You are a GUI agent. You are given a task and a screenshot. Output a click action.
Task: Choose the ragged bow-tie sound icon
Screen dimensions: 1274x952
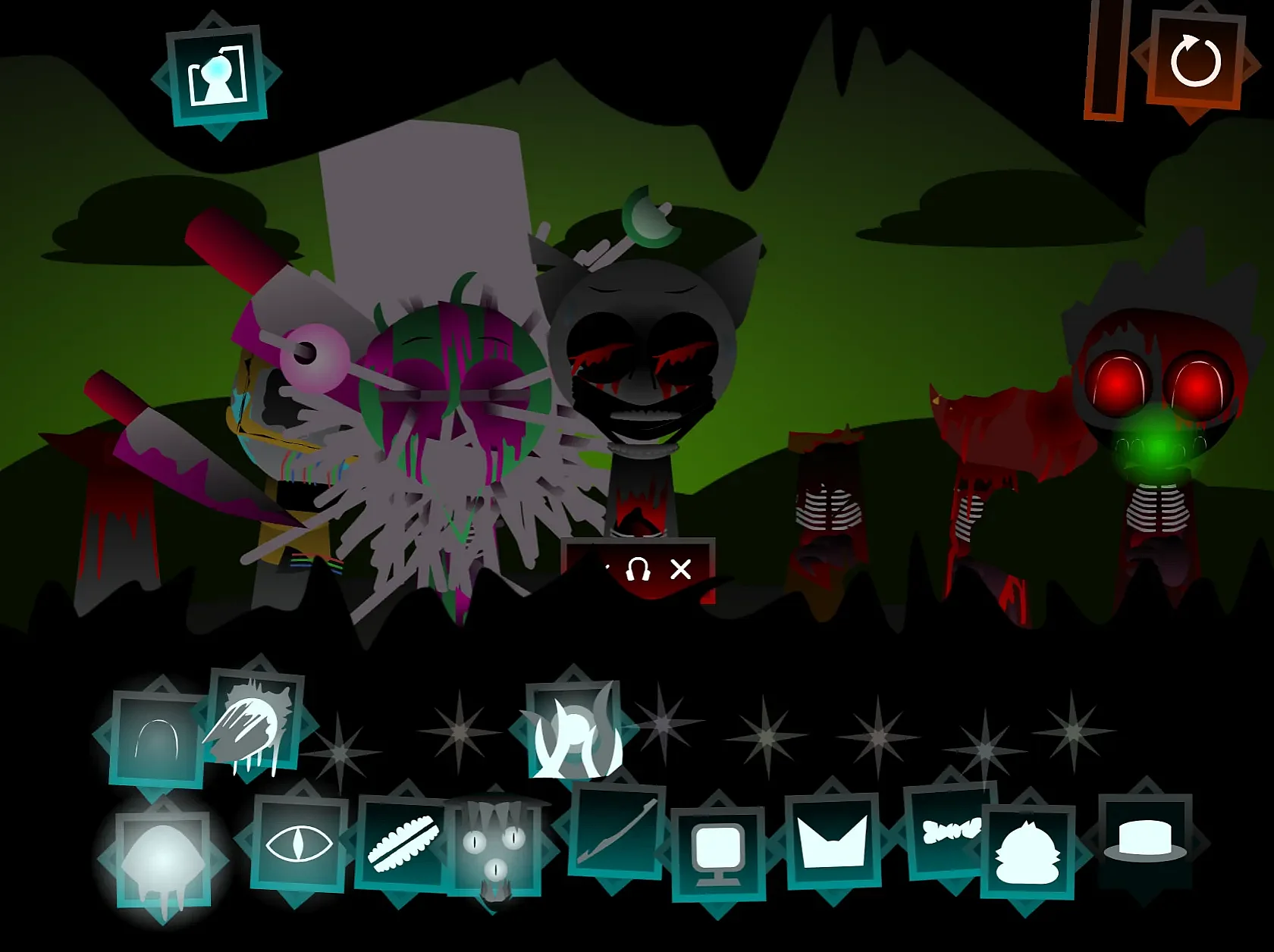(x=949, y=831)
